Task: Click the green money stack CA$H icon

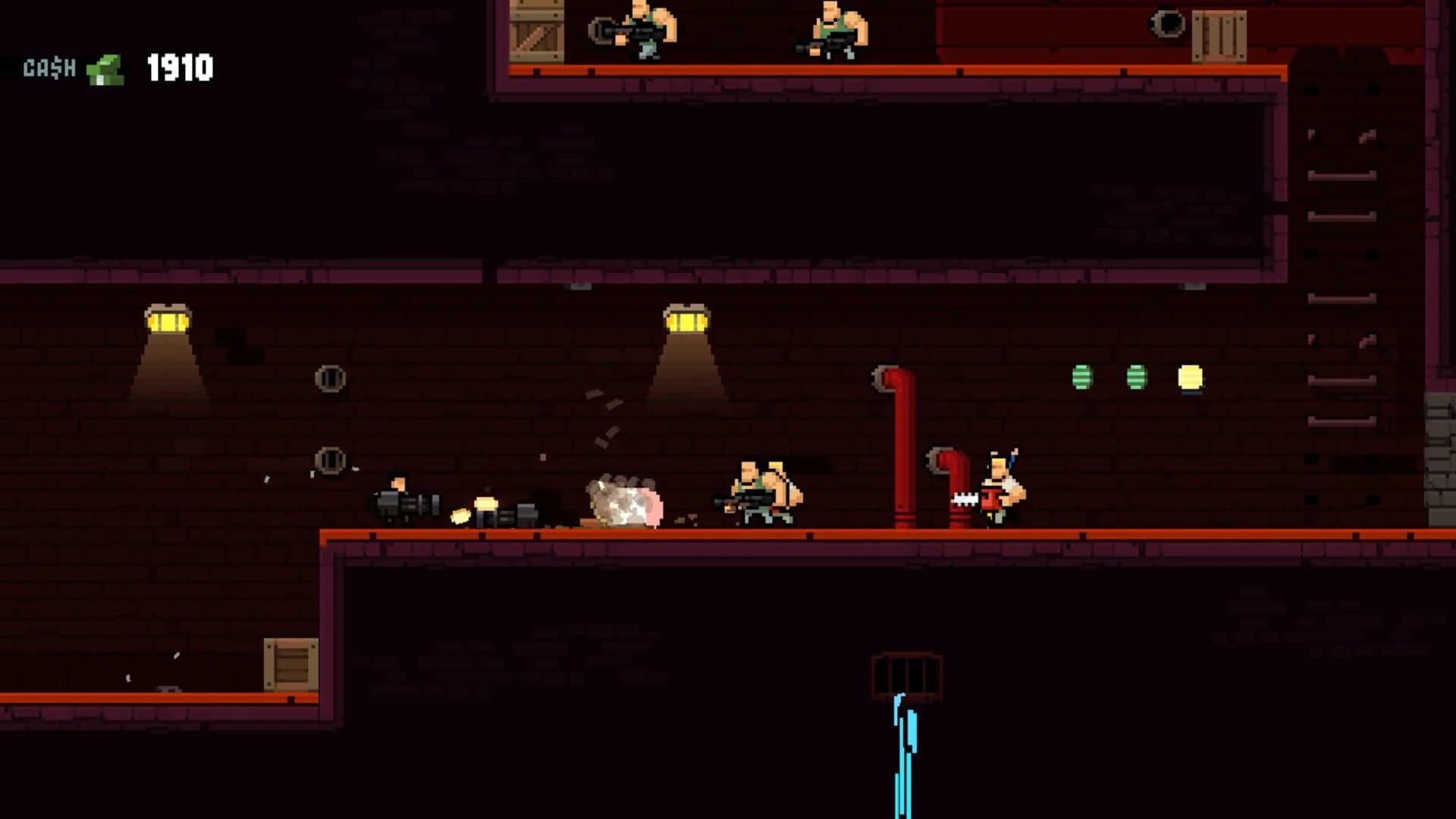Action: click(104, 70)
